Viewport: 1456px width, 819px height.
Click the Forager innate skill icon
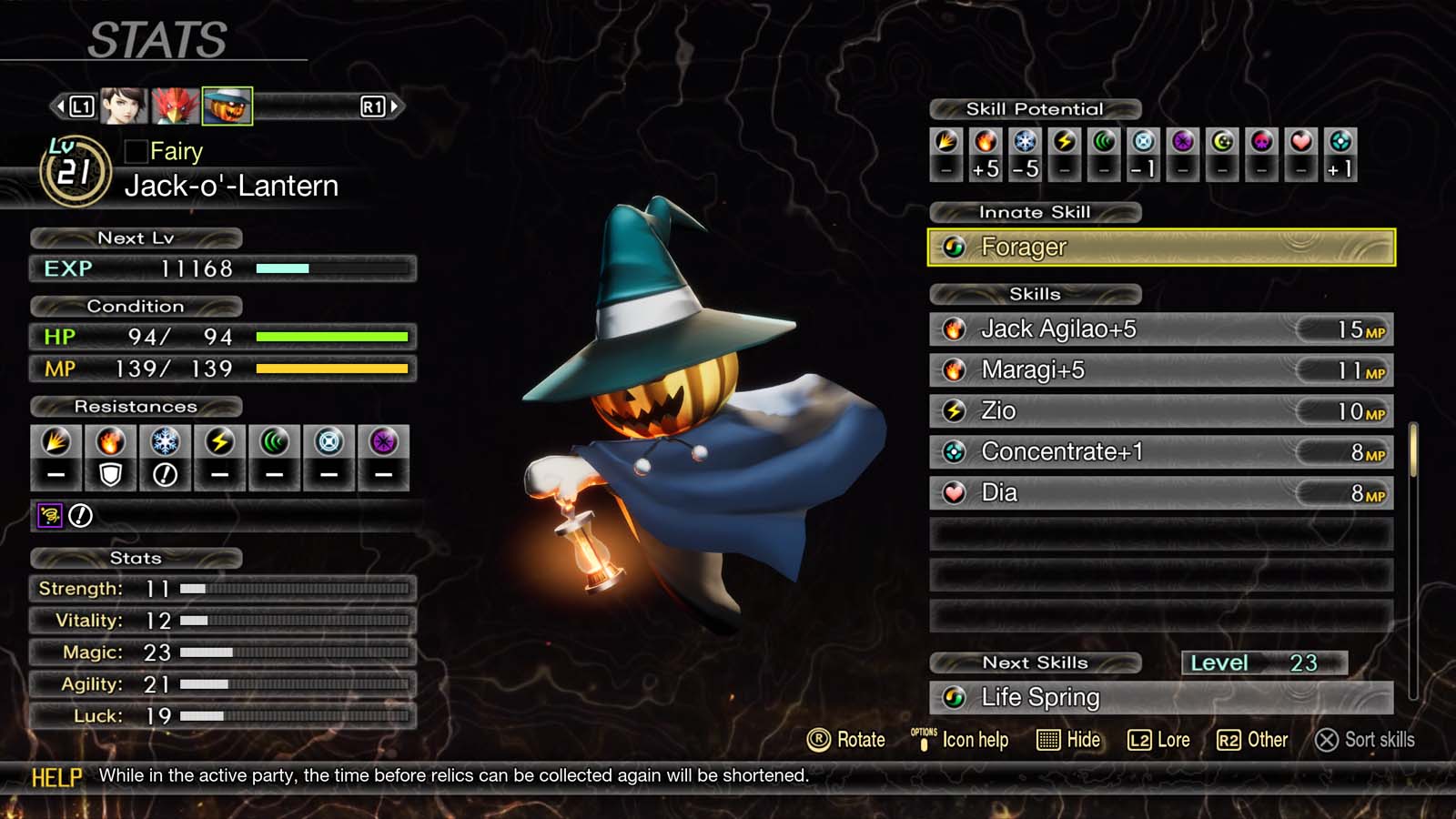click(955, 247)
